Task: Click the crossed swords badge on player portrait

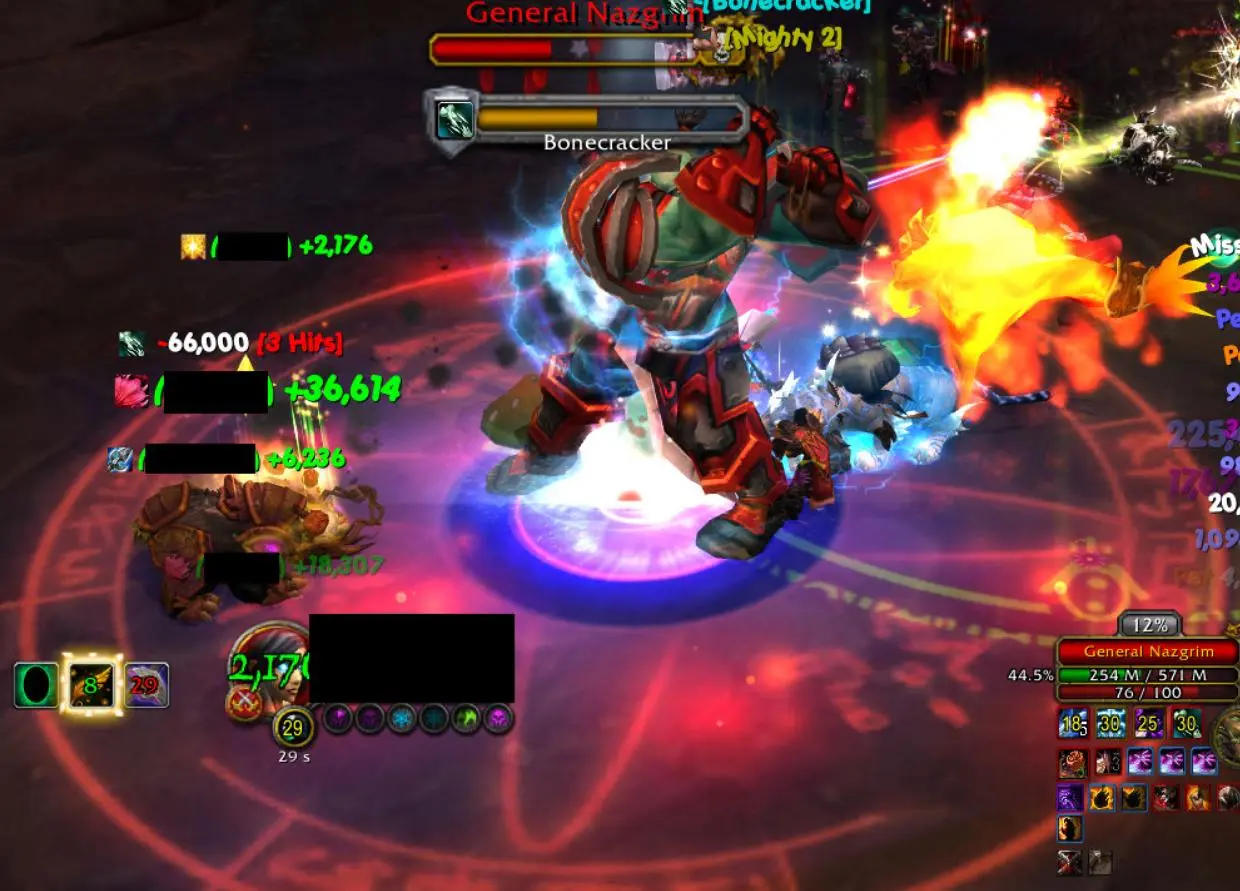Action: point(242,704)
